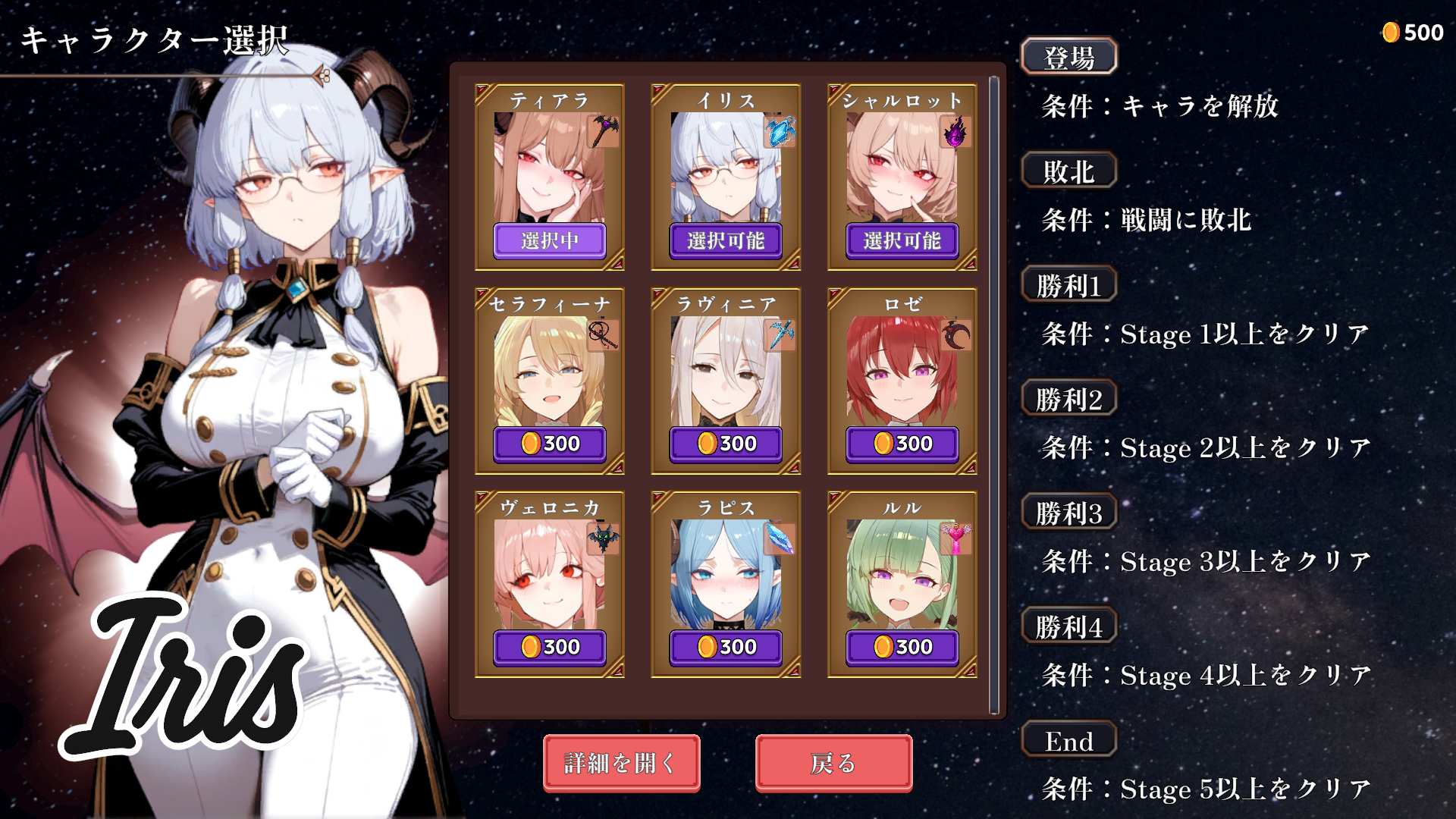This screenshot has width=1456, height=819.
Task: Click the character list scrollbar
Action: point(994,394)
